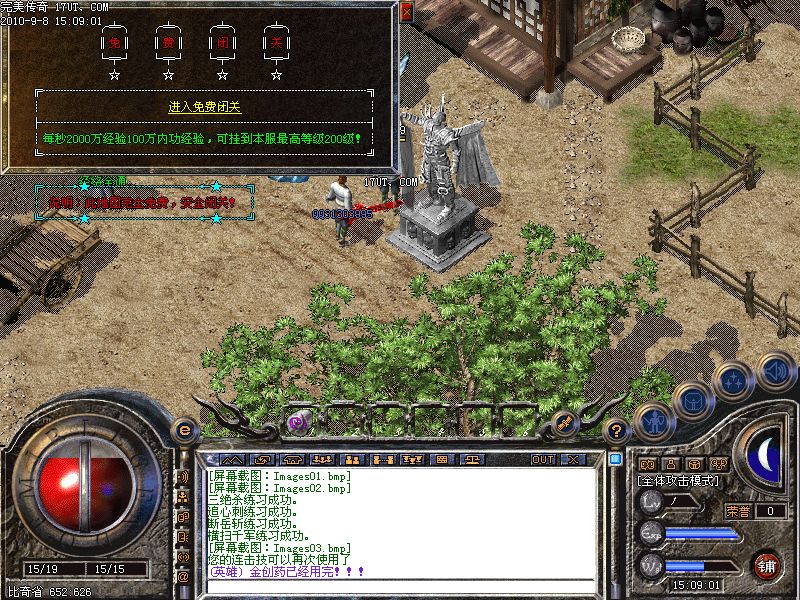The image size is (800, 600).
Task: Click the OUT button above chat
Action: (543, 459)
